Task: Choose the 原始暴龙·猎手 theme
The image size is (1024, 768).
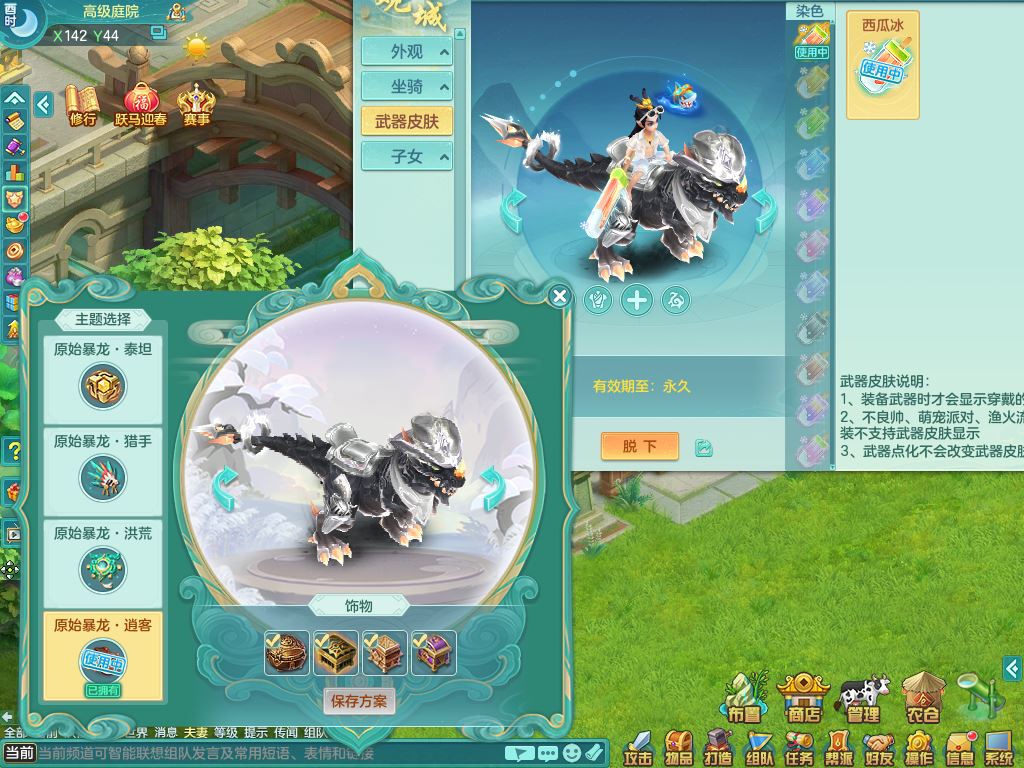Action: click(103, 469)
